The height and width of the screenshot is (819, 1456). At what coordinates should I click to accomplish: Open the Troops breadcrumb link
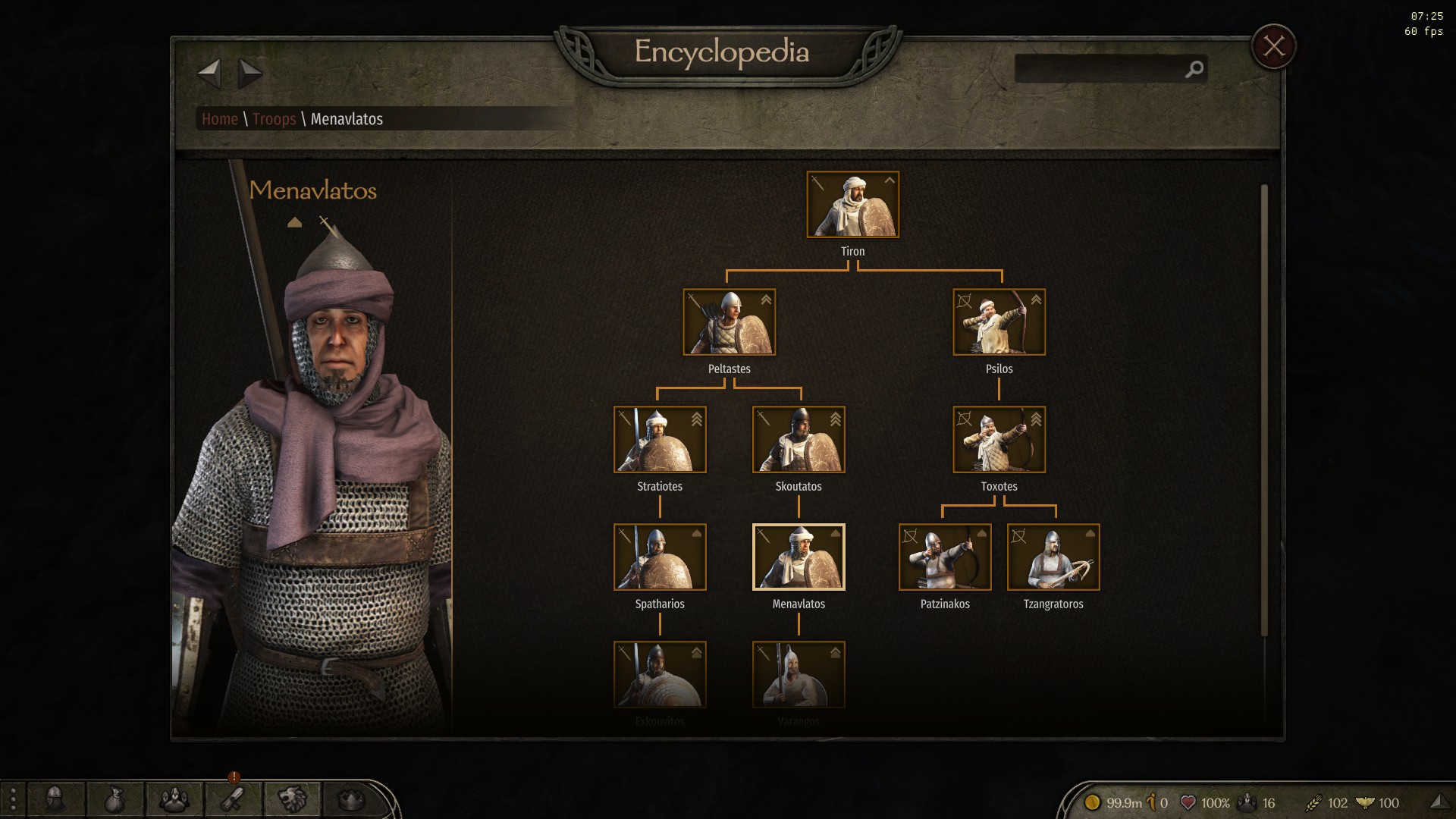pos(274,119)
